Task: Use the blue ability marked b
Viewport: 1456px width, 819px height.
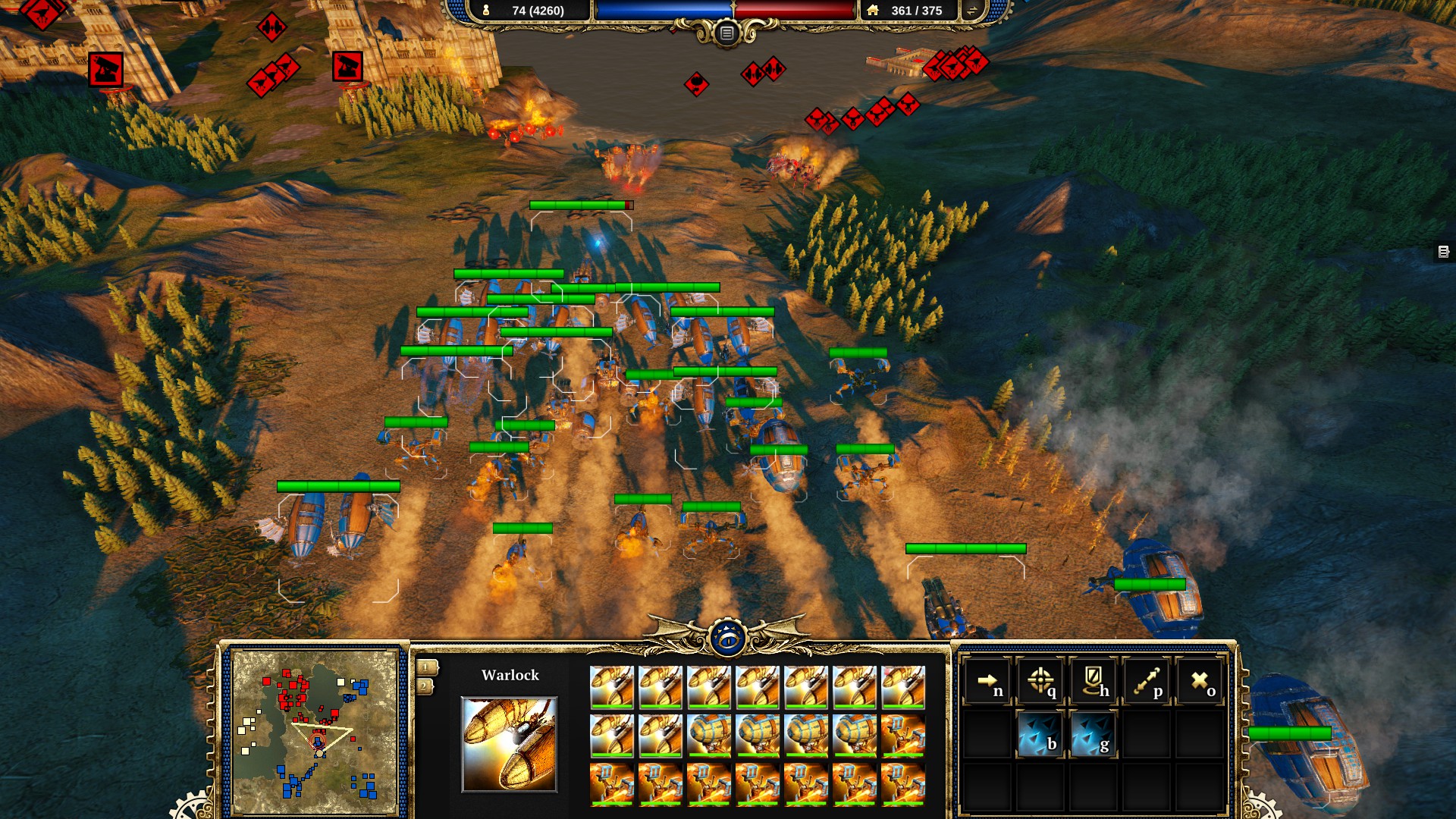Action: click(x=1040, y=734)
